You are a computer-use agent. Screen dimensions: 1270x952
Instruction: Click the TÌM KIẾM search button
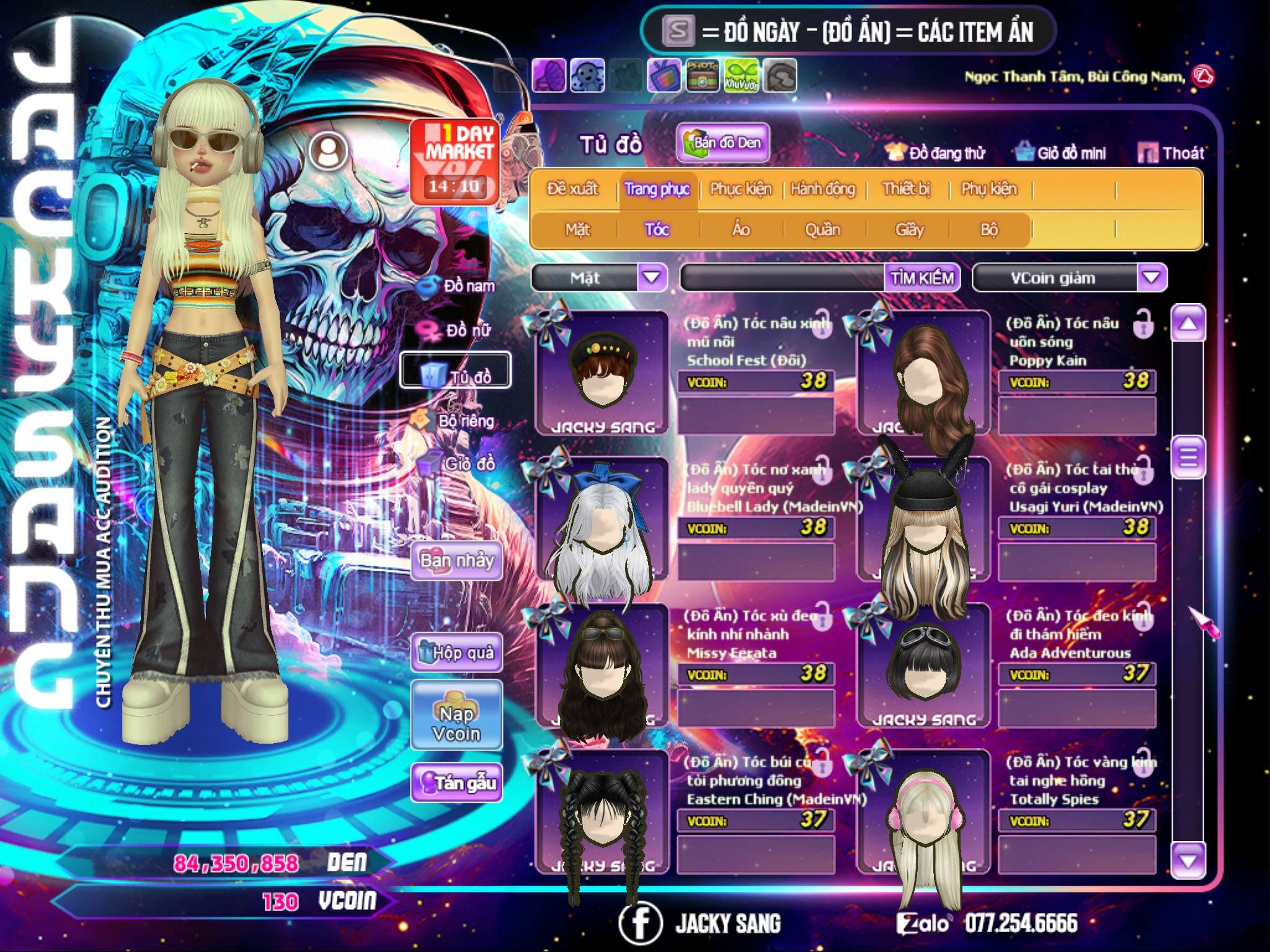922,278
